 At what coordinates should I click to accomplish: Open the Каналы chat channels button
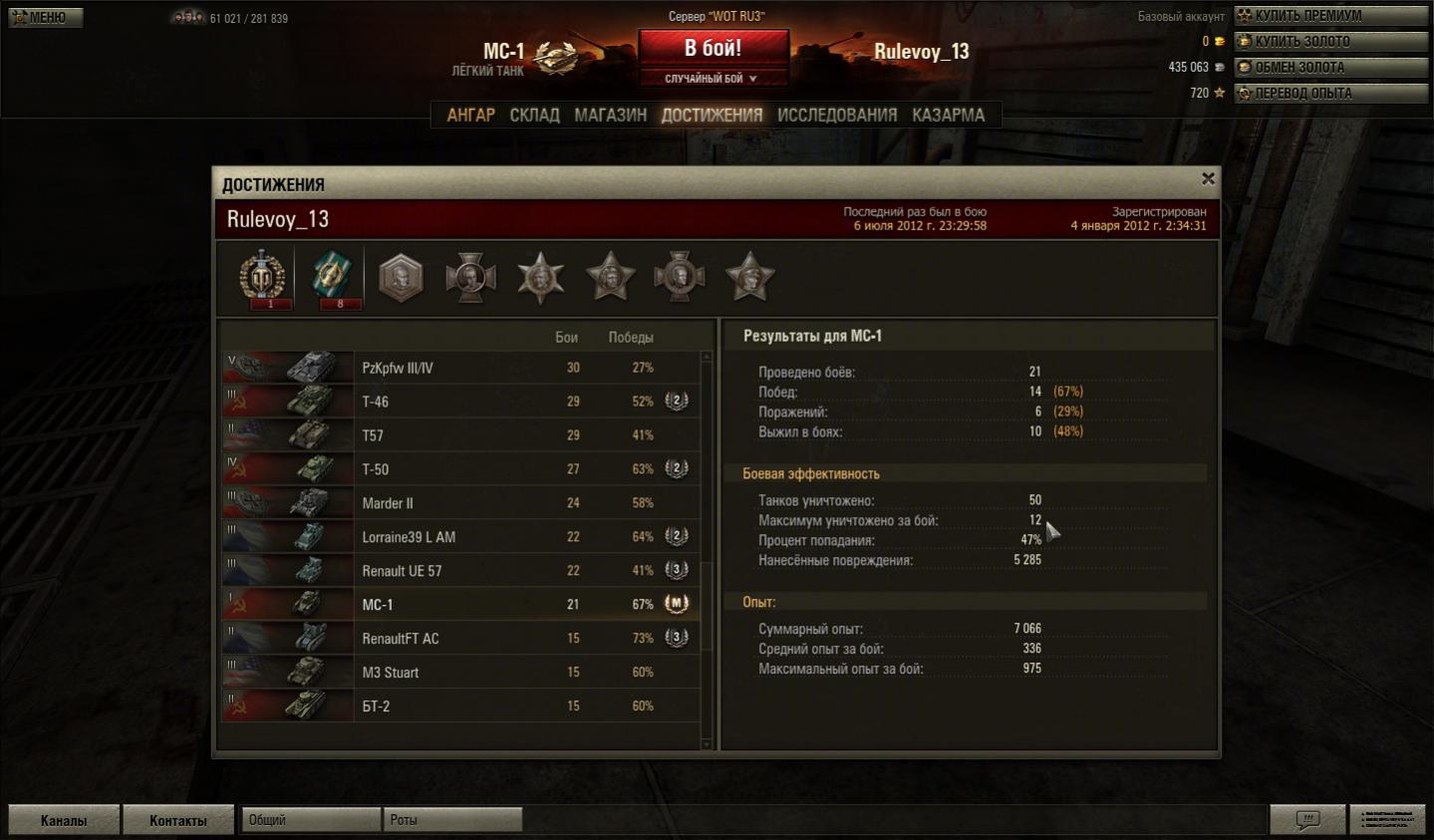coord(64,820)
